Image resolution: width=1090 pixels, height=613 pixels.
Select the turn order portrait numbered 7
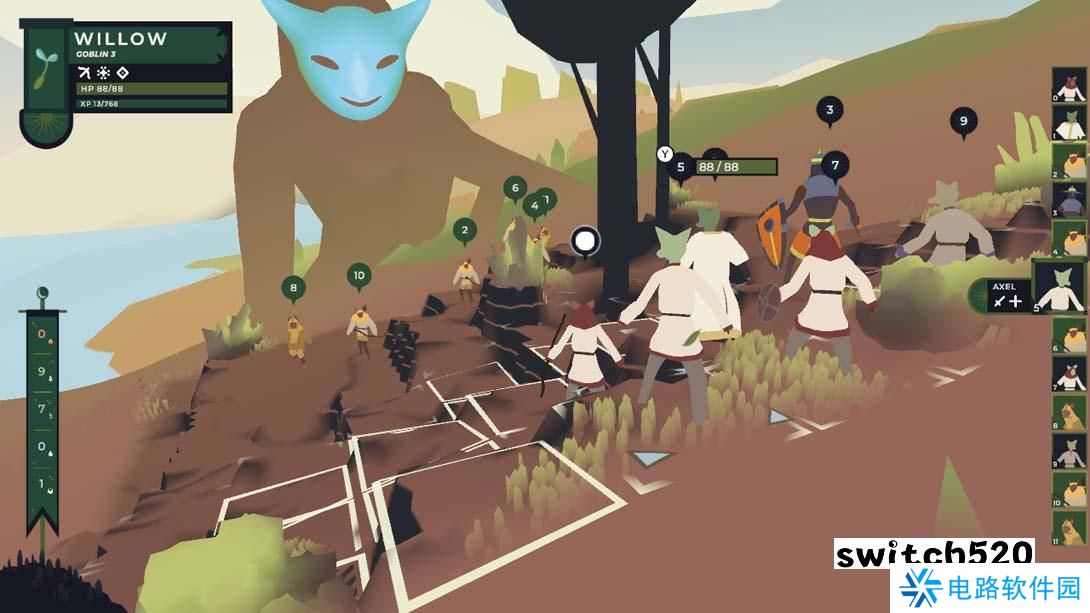(x=1070, y=373)
